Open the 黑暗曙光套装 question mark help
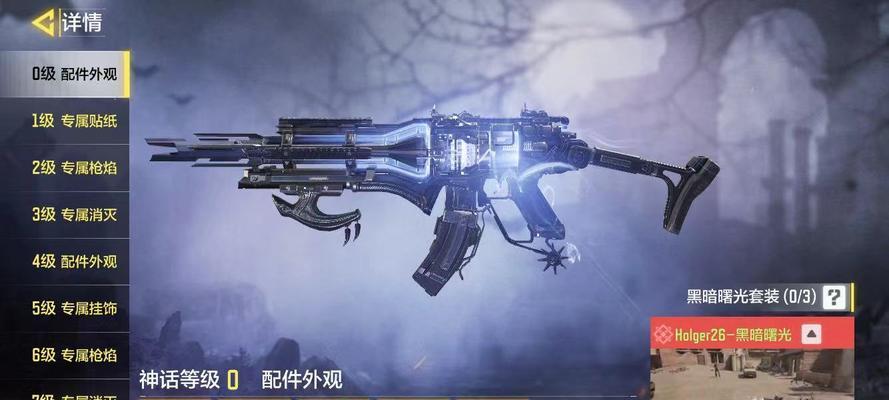This screenshot has height=400, width=889. click(836, 296)
